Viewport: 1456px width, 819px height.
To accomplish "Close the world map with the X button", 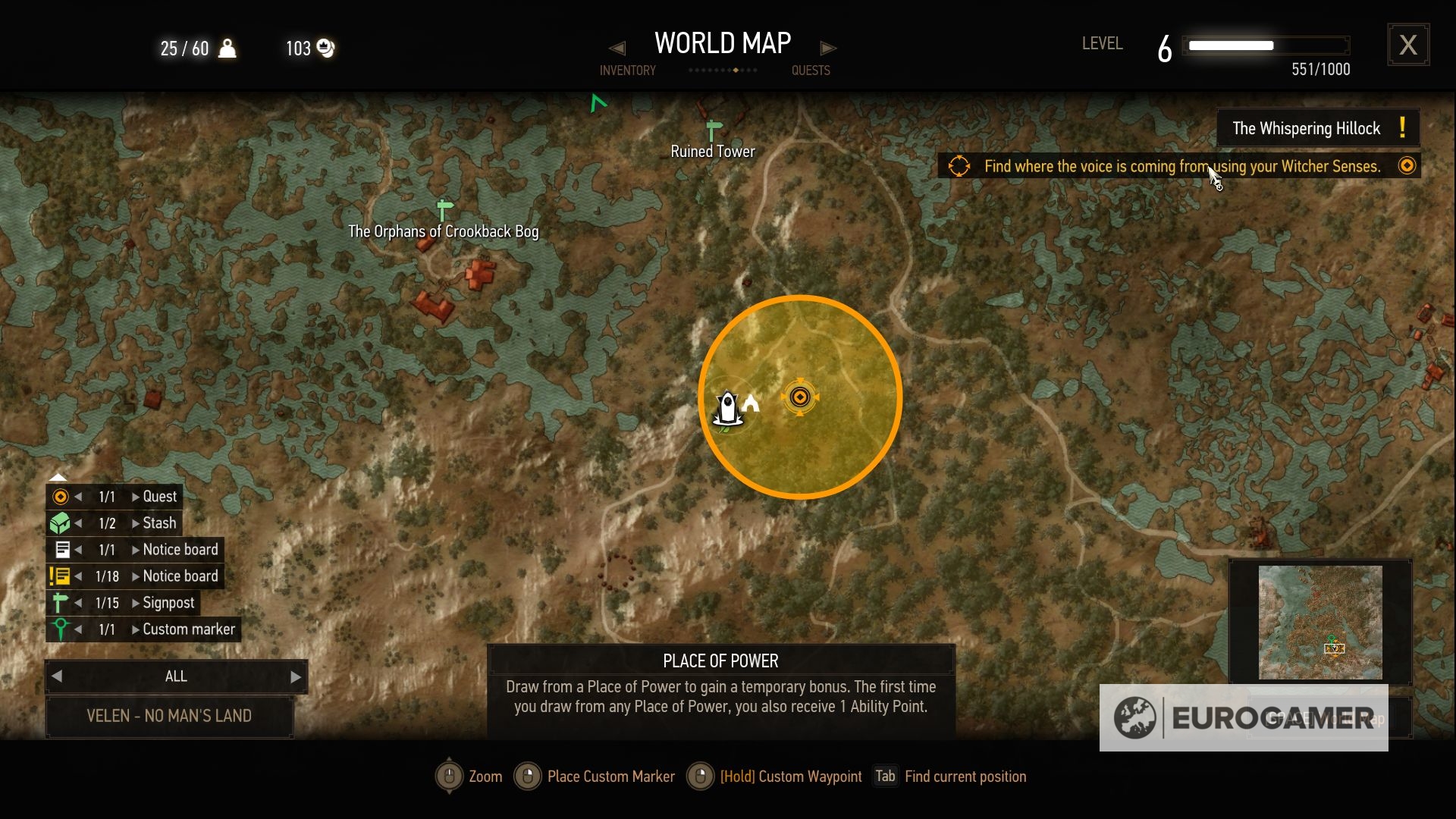I will [x=1408, y=45].
